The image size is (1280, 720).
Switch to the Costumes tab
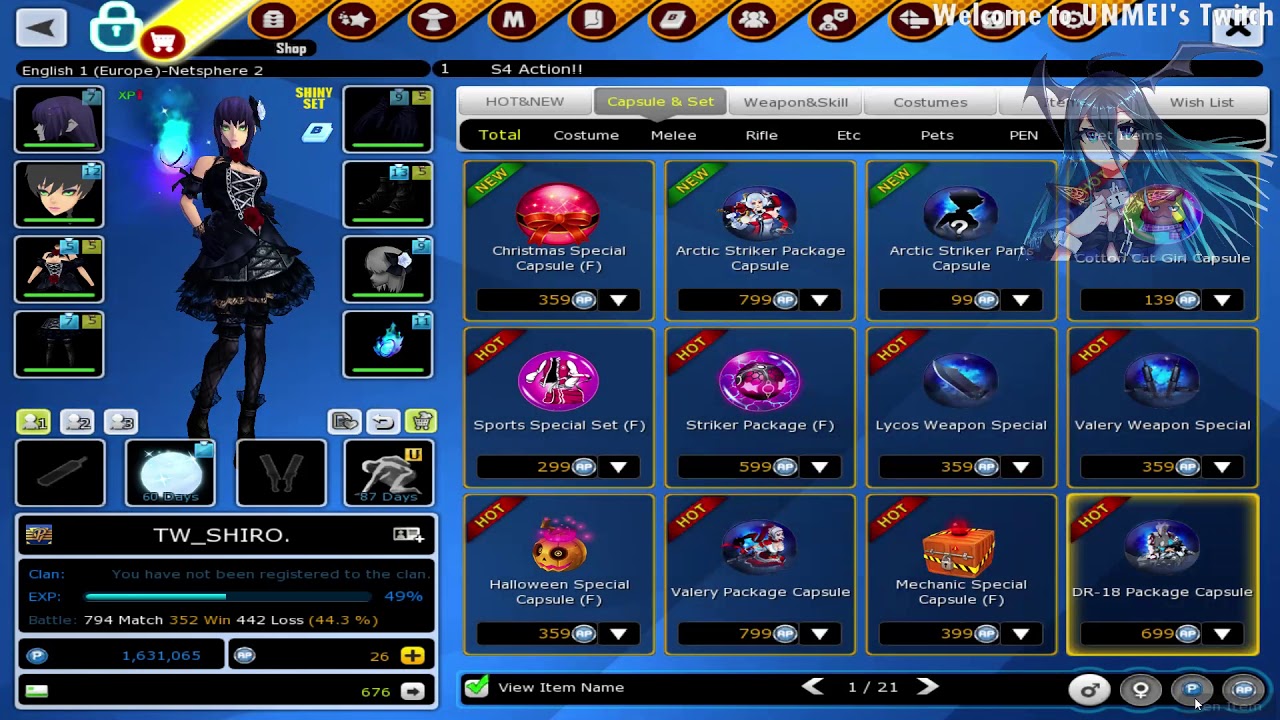click(930, 102)
